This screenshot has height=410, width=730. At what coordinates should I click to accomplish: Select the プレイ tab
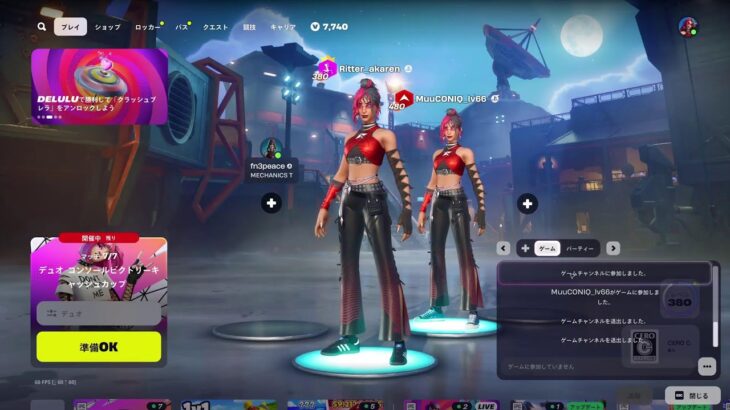70,27
